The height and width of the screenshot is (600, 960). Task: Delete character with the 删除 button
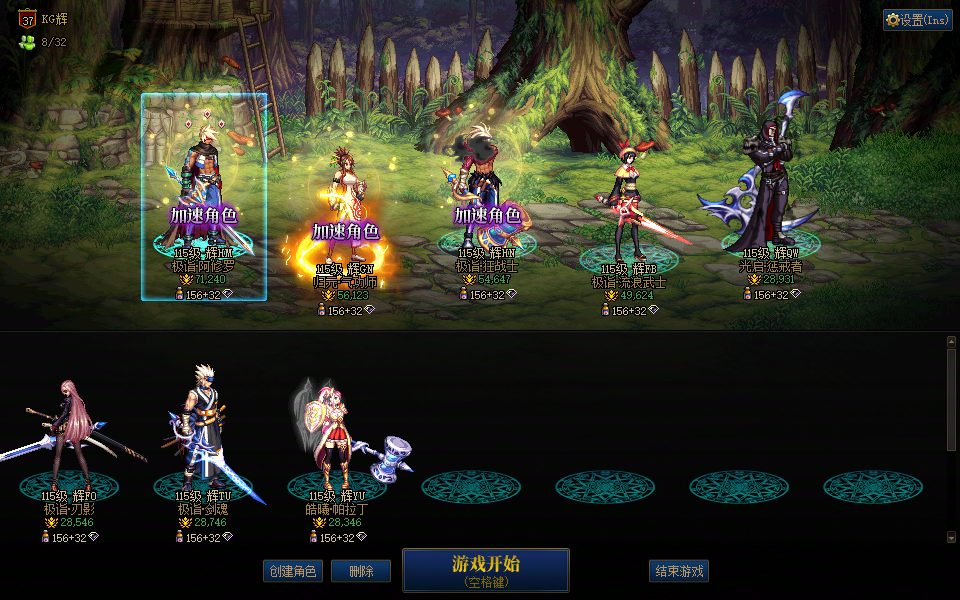[x=360, y=571]
